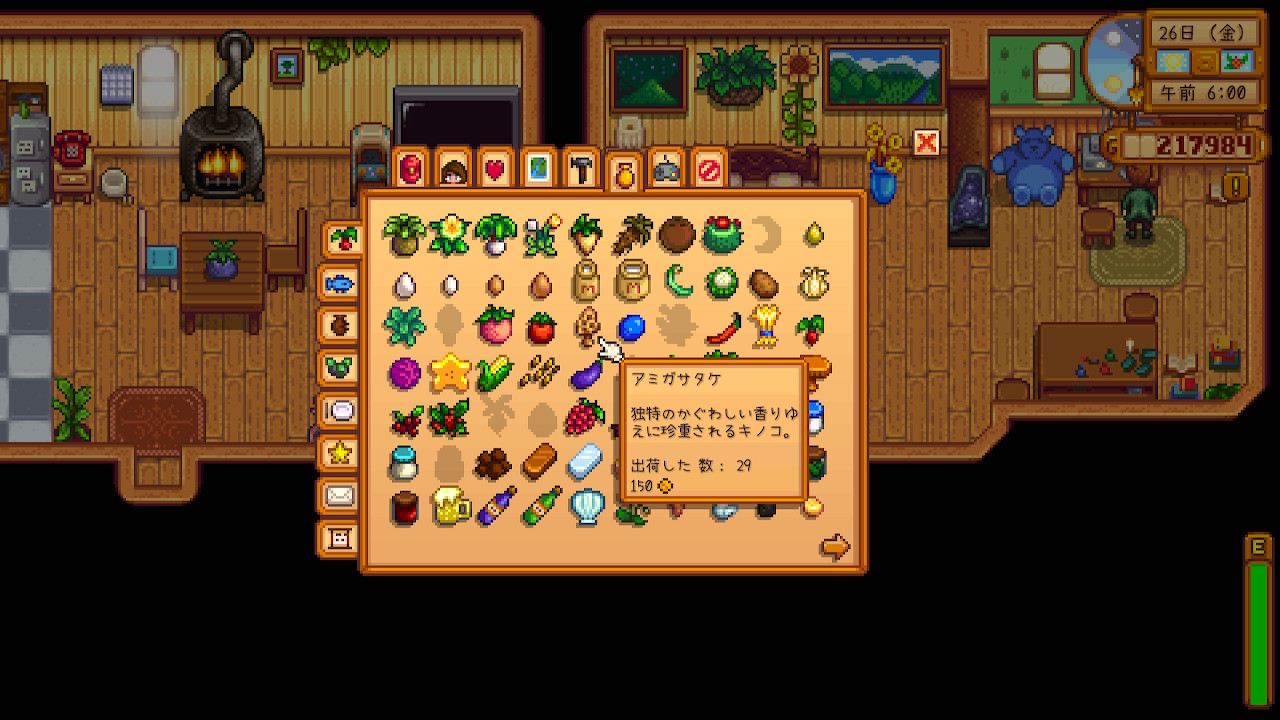The height and width of the screenshot is (720, 1280).
Task: Close the collections menu with the red X
Action: (926, 143)
